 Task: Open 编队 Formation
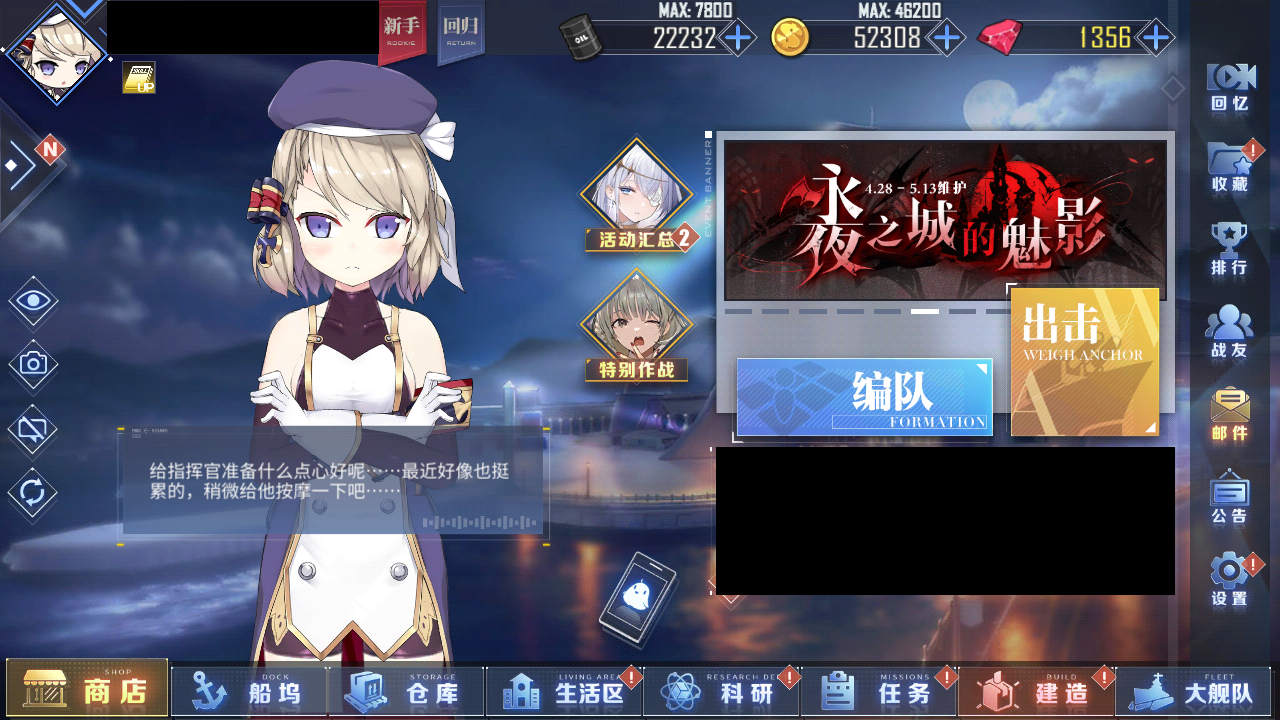coord(863,398)
